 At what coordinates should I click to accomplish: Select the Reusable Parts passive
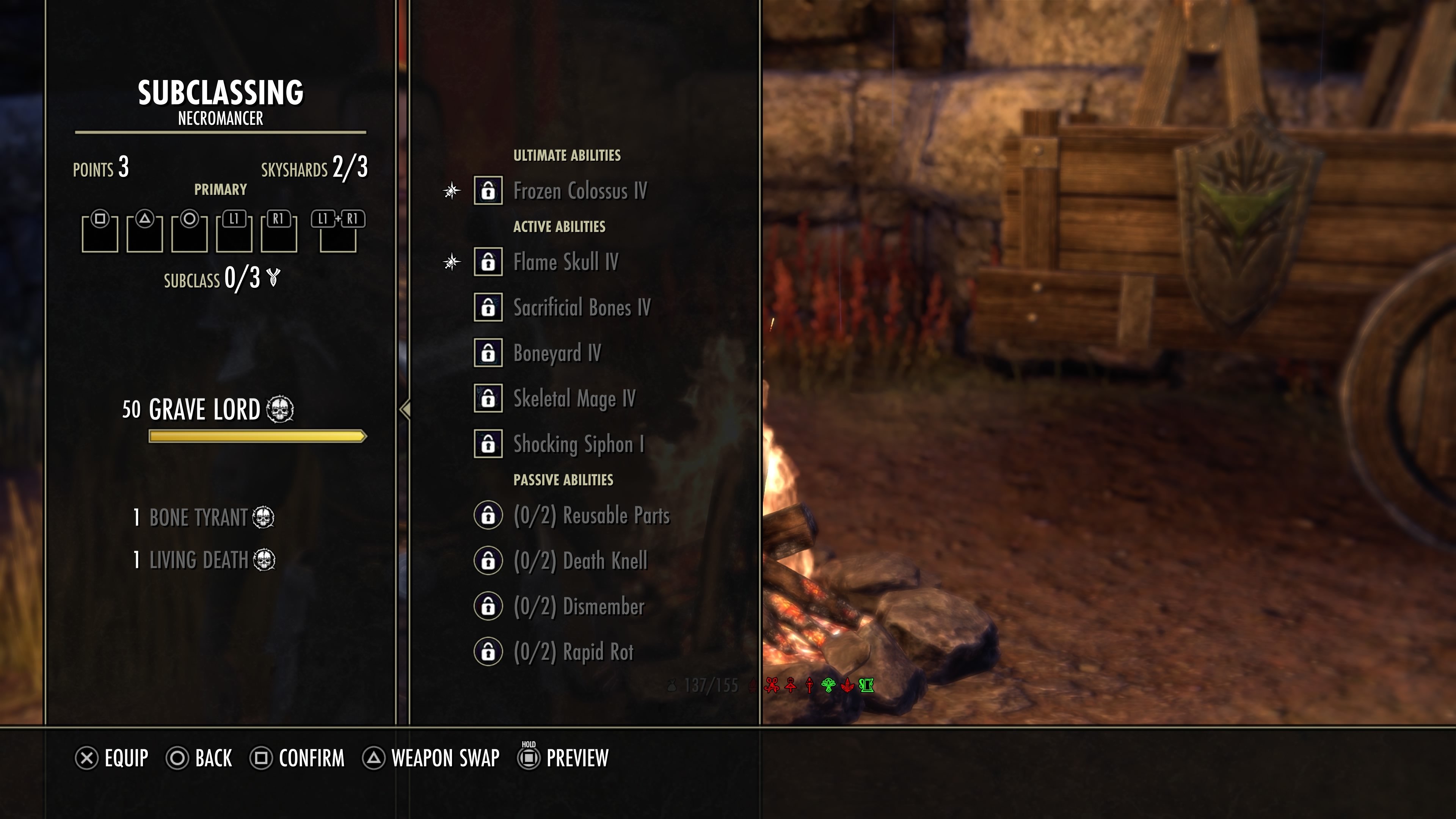(x=591, y=516)
